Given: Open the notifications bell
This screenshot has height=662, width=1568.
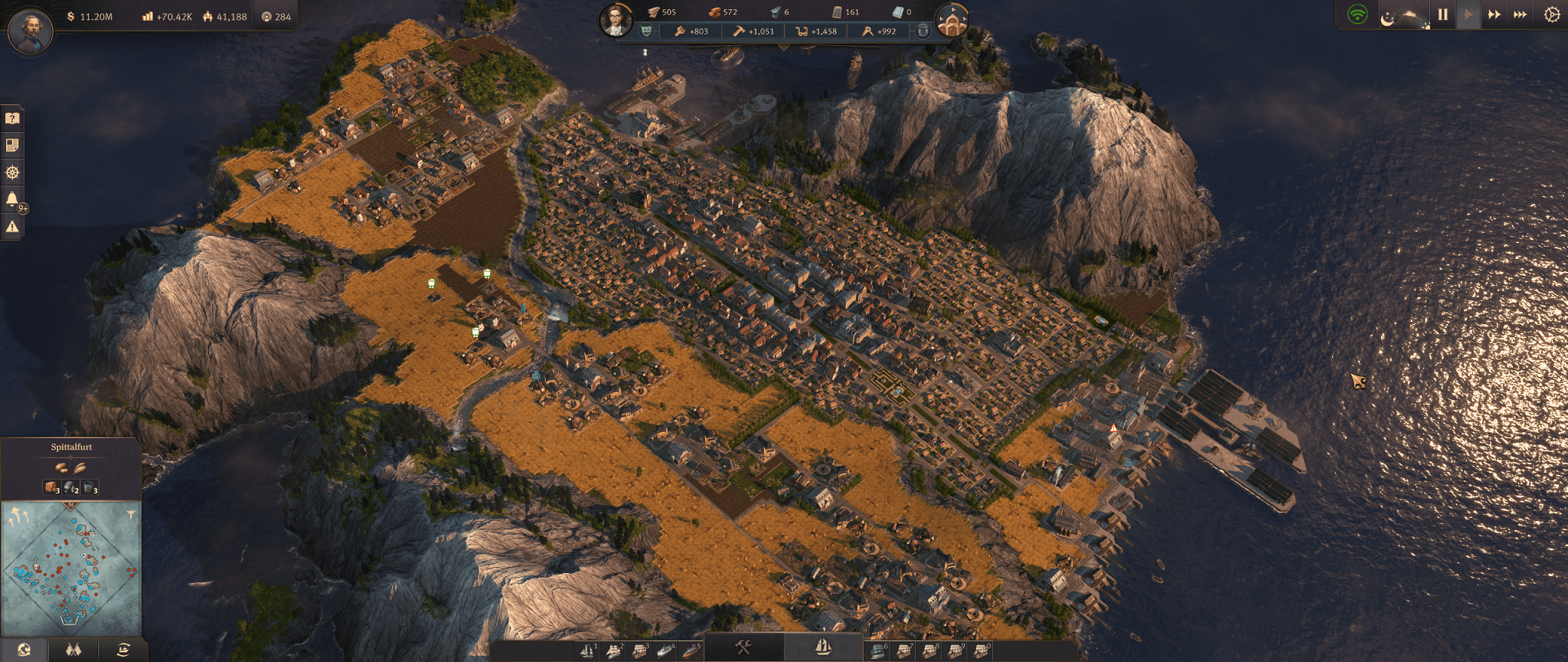Looking at the screenshot, I should tap(12, 199).
